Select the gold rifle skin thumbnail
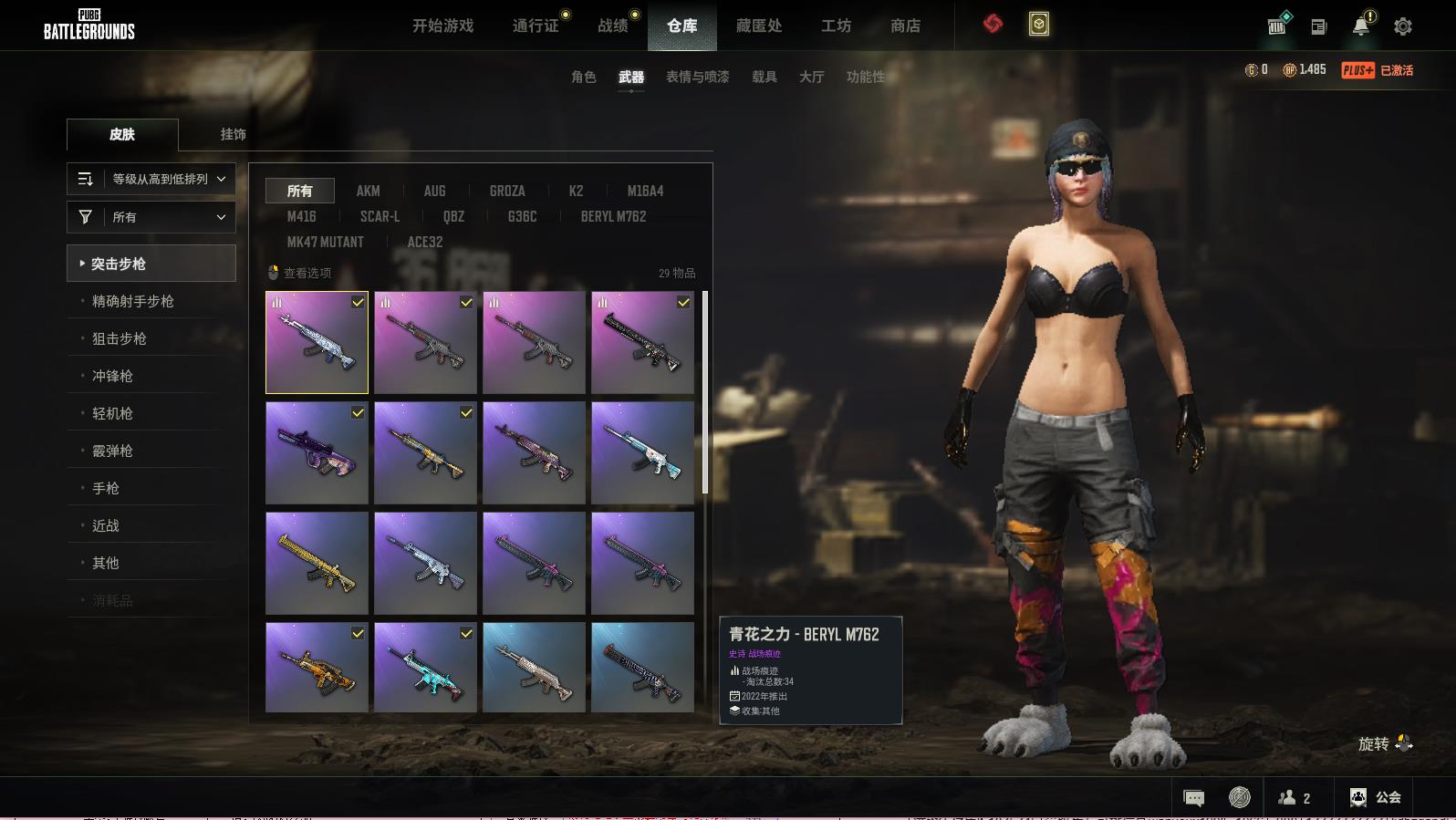The height and width of the screenshot is (820, 1456). (x=317, y=563)
